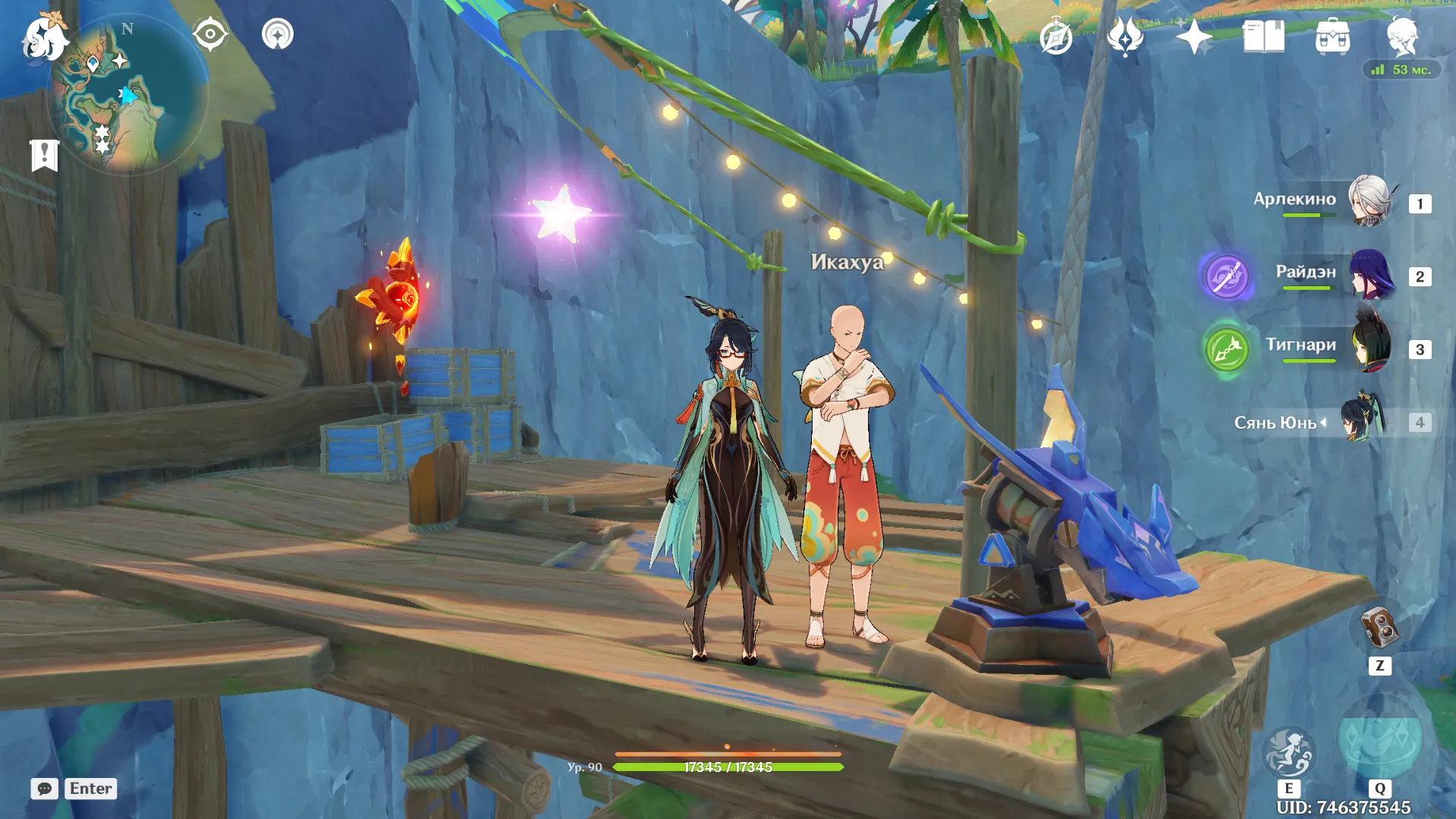Open the quest log exclamation banner
The width and height of the screenshot is (1456, 819).
[x=44, y=156]
